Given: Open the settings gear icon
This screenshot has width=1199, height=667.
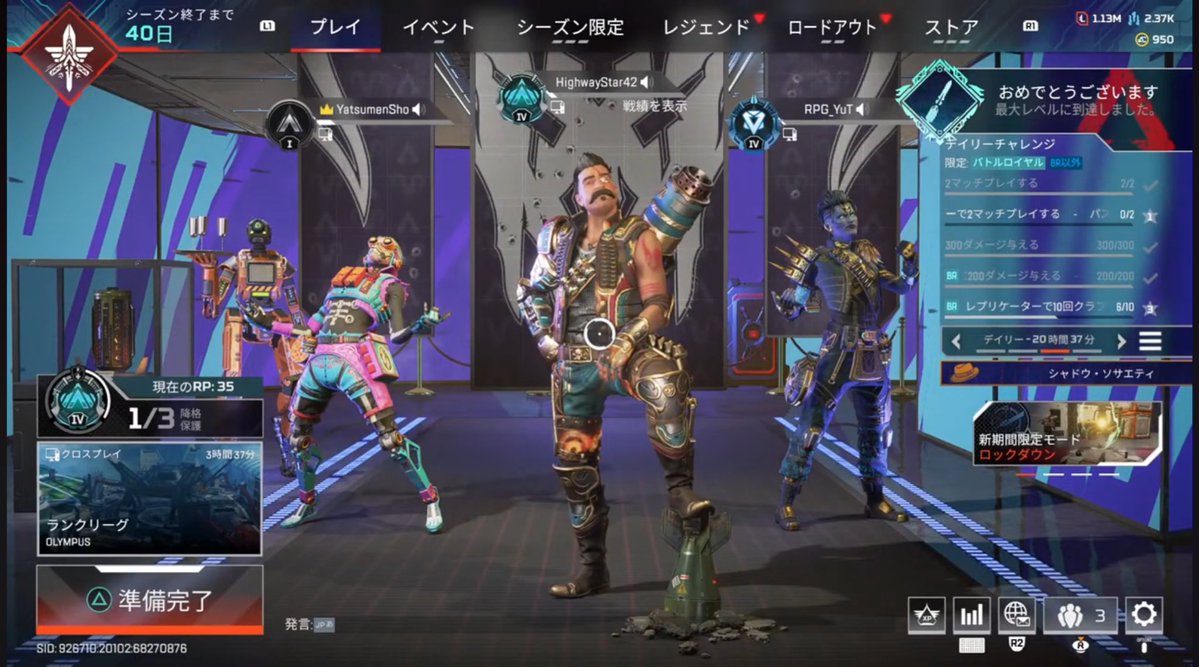Looking at the screenshot, I should tap(1143, 614).
